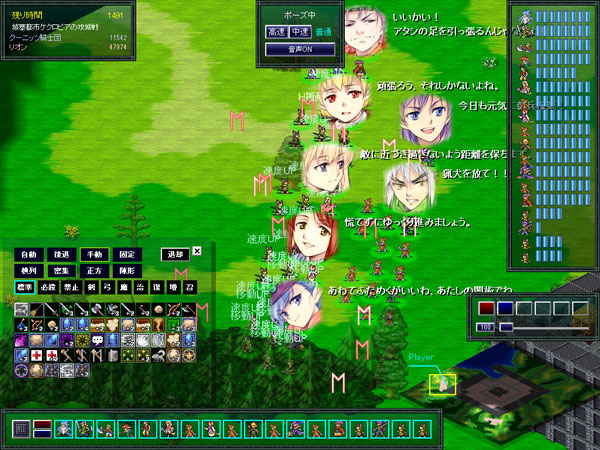600x450 pixels.
Task: Switch to the 必殺 special skill filter
Action: pyautogui.click(x=48, y=287)
